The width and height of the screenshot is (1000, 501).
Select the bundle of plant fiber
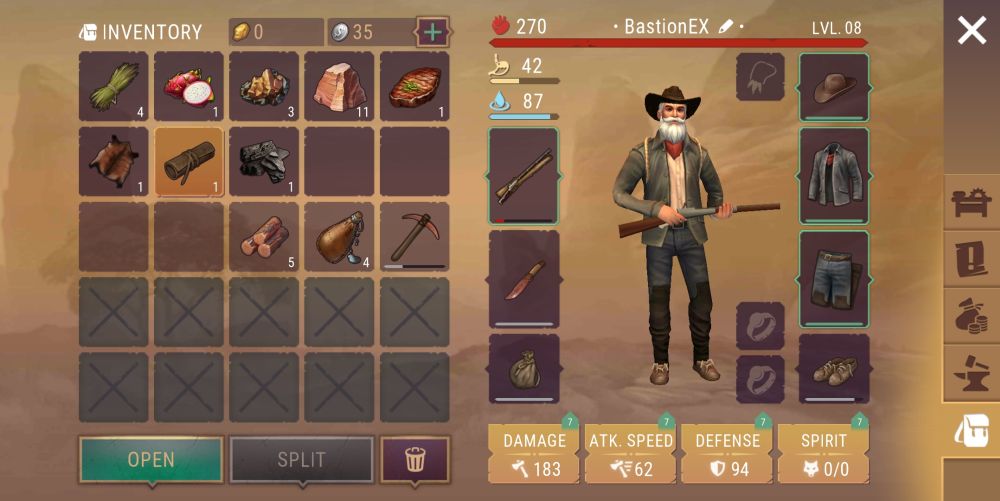point(113,87)
